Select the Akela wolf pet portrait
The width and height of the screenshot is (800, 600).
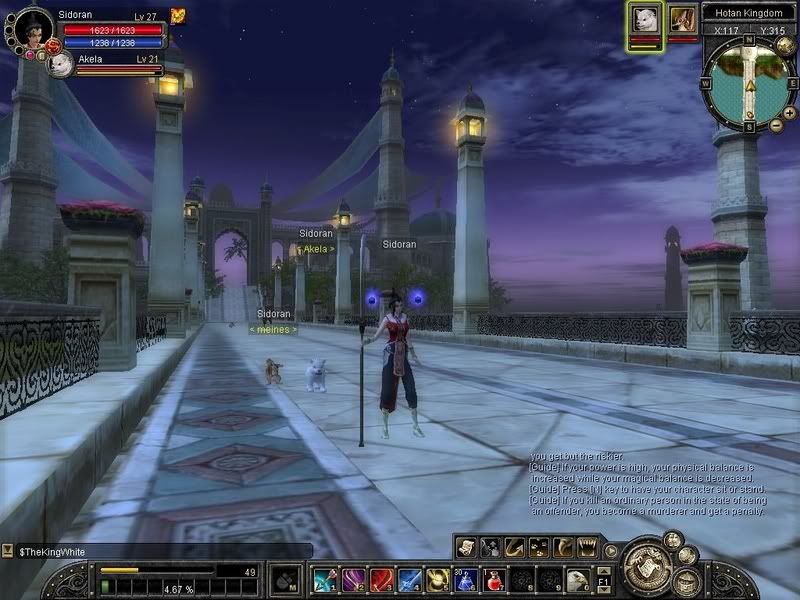tap(62, 64)
